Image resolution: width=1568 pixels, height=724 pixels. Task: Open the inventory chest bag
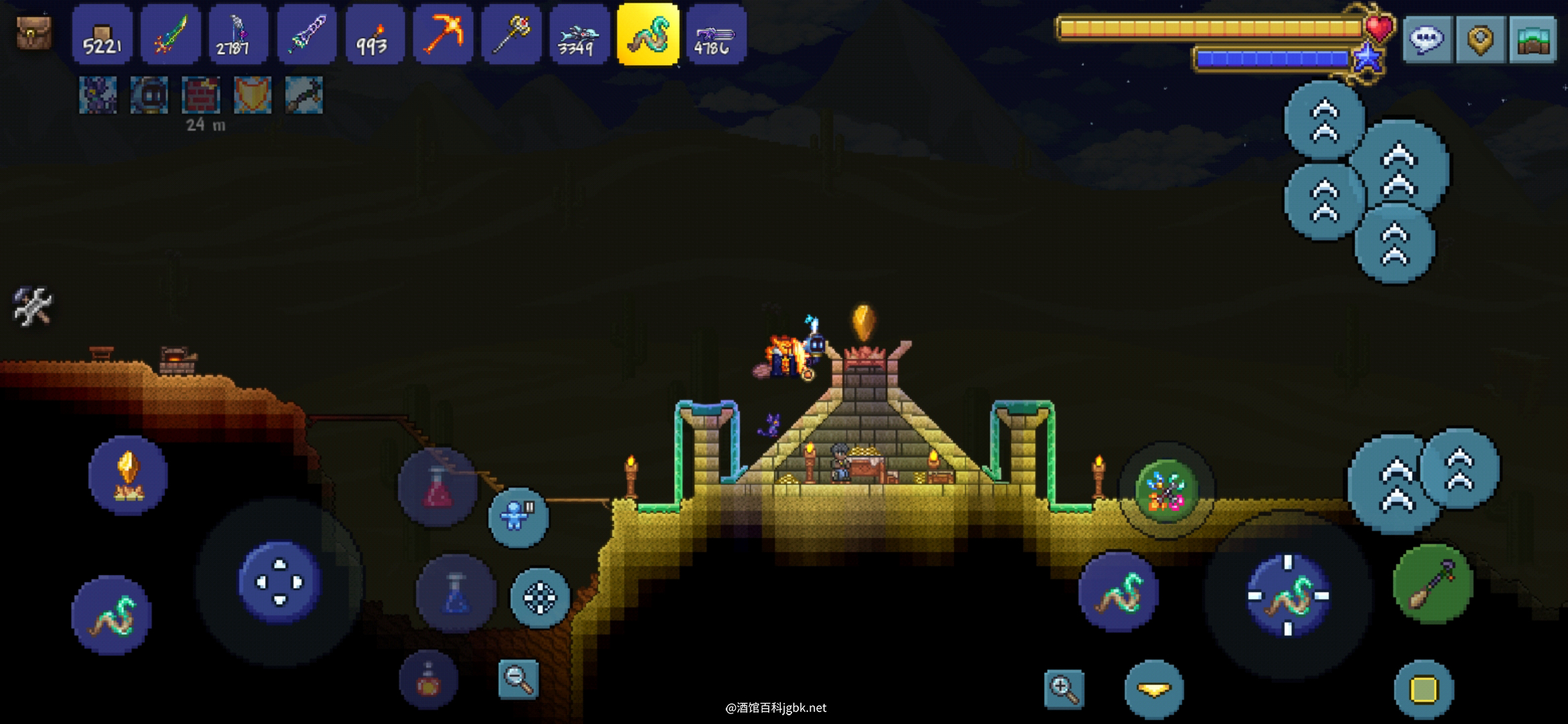tap(34, 34)
